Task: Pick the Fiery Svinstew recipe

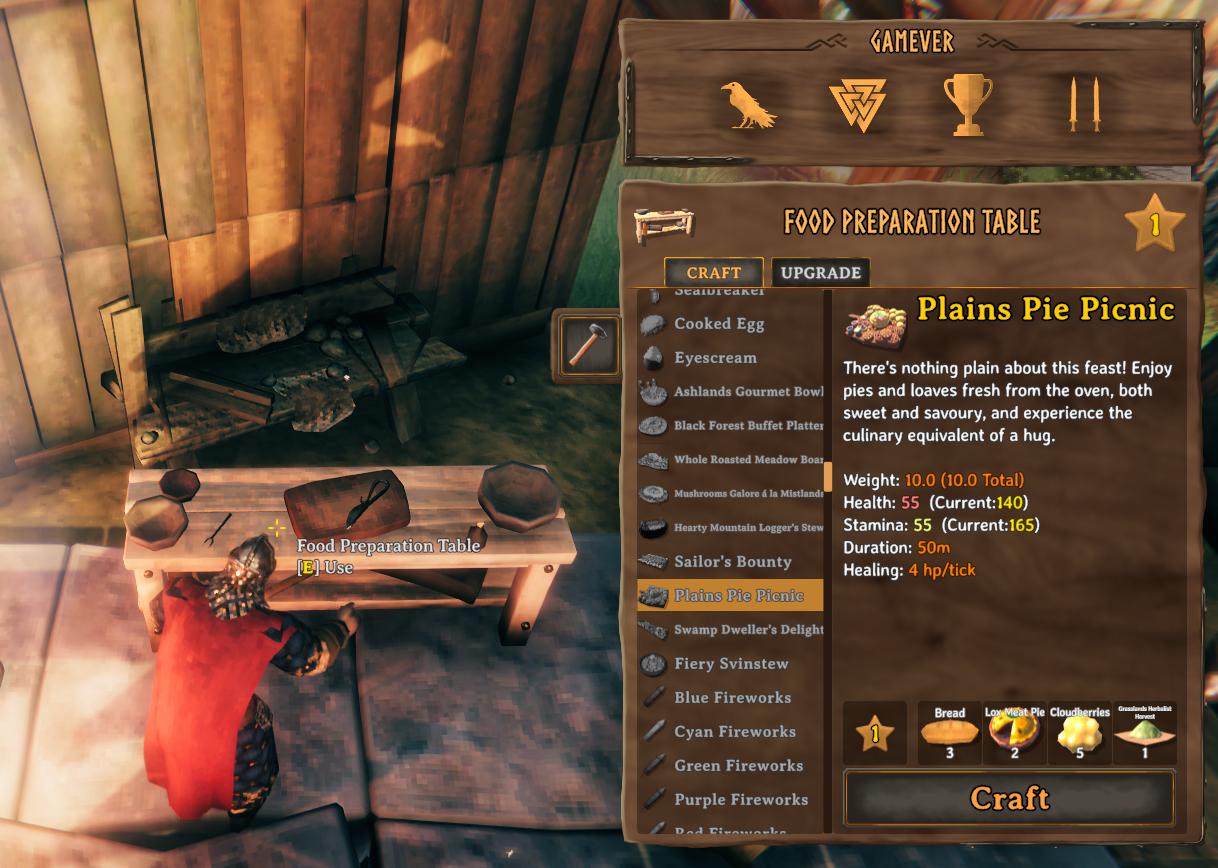Action: point(730,664)
